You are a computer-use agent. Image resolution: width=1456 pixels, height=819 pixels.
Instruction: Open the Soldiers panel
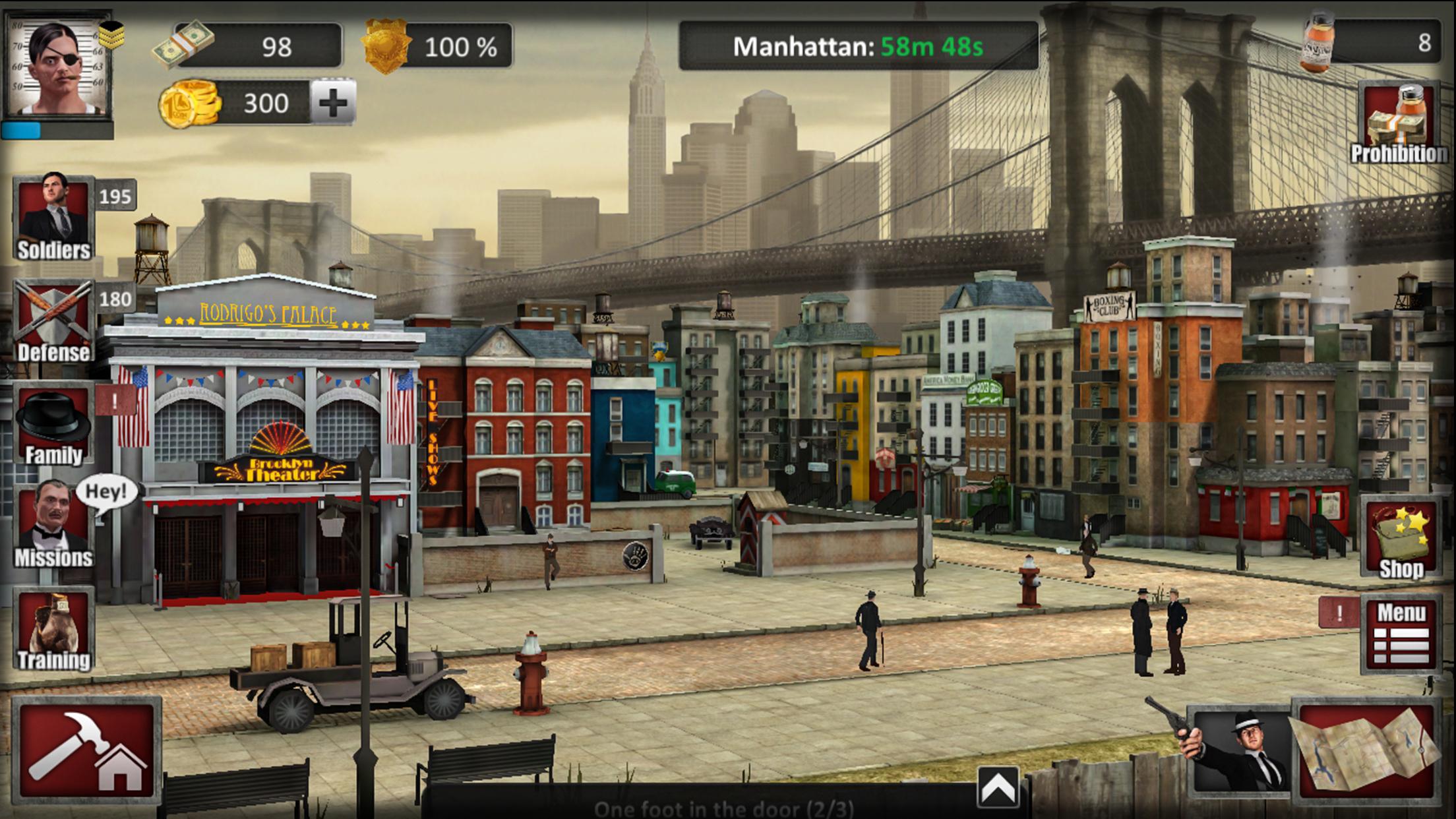(53, 218)
